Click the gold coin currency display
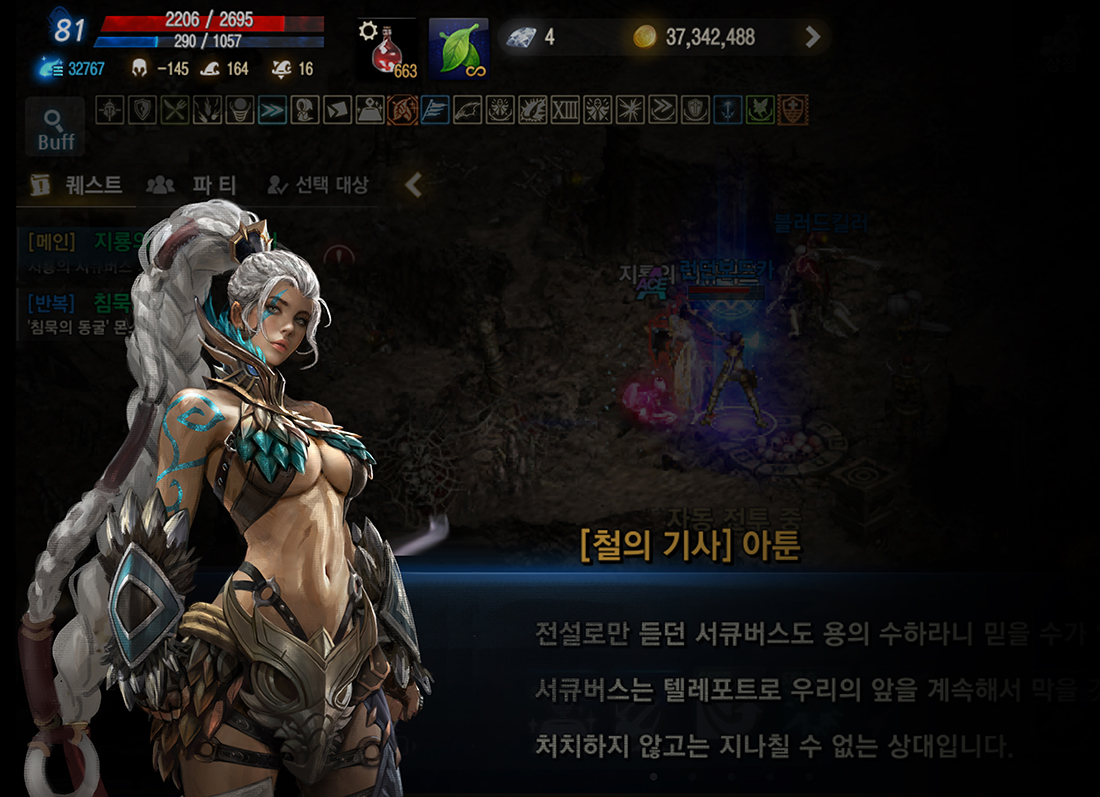The width and height of the screenshot is (1100, 797). (x=696, y=38)
